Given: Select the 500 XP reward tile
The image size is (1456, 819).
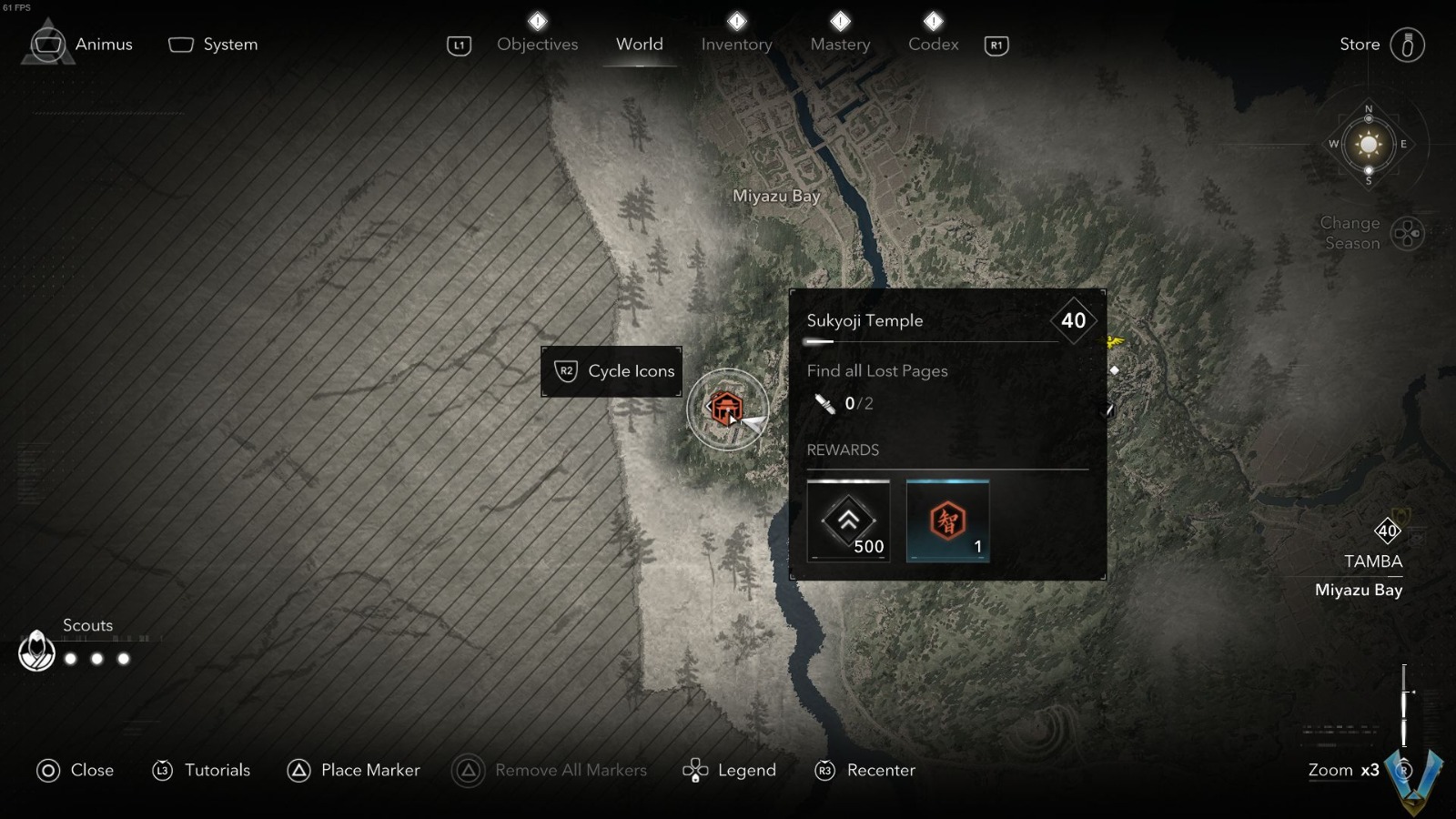Looking at the screenshot, I should [848, 521].
